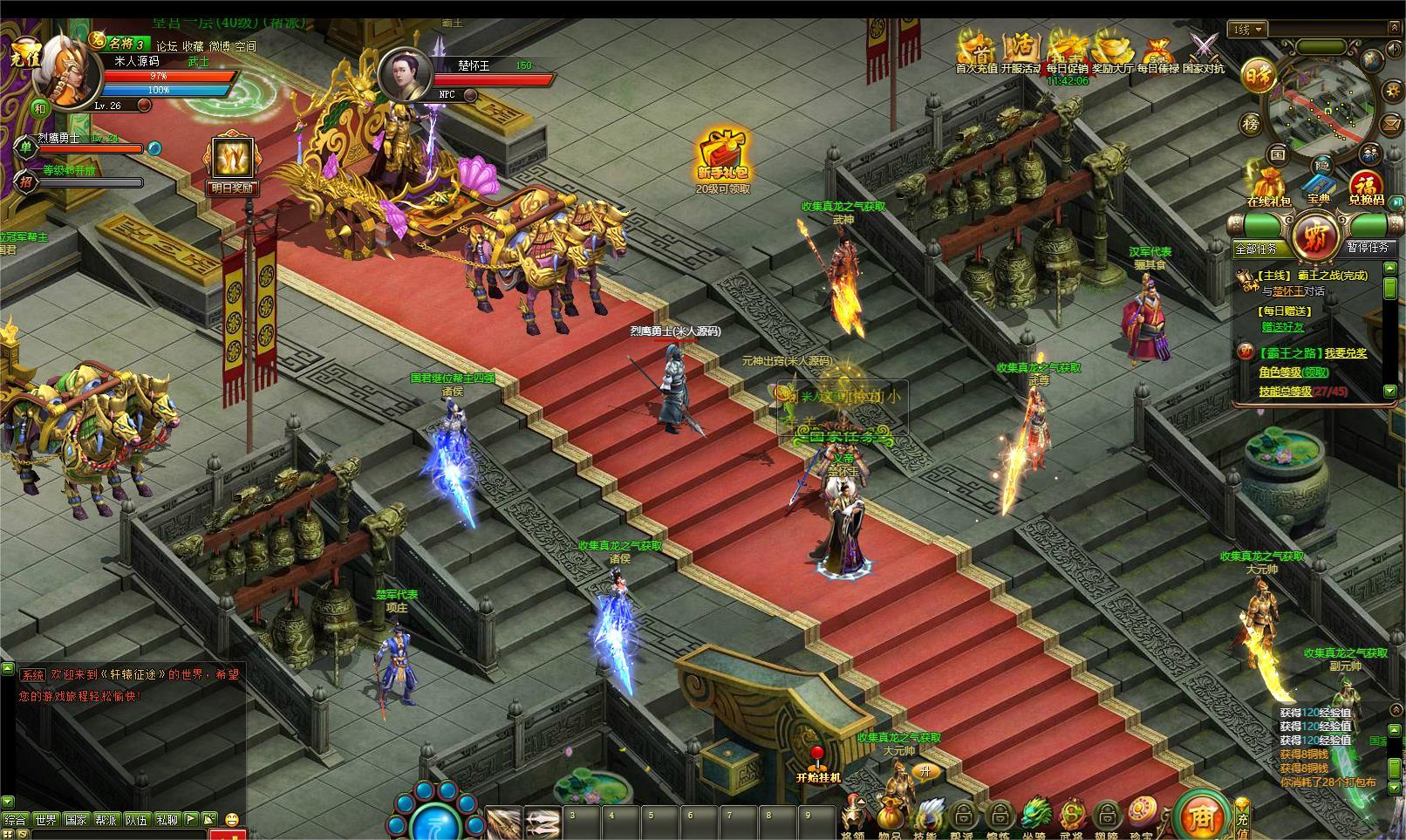The image size is (1406, 840).
Task: Open the 日常 daily button beside minimap
Action: coord(1257,75)
